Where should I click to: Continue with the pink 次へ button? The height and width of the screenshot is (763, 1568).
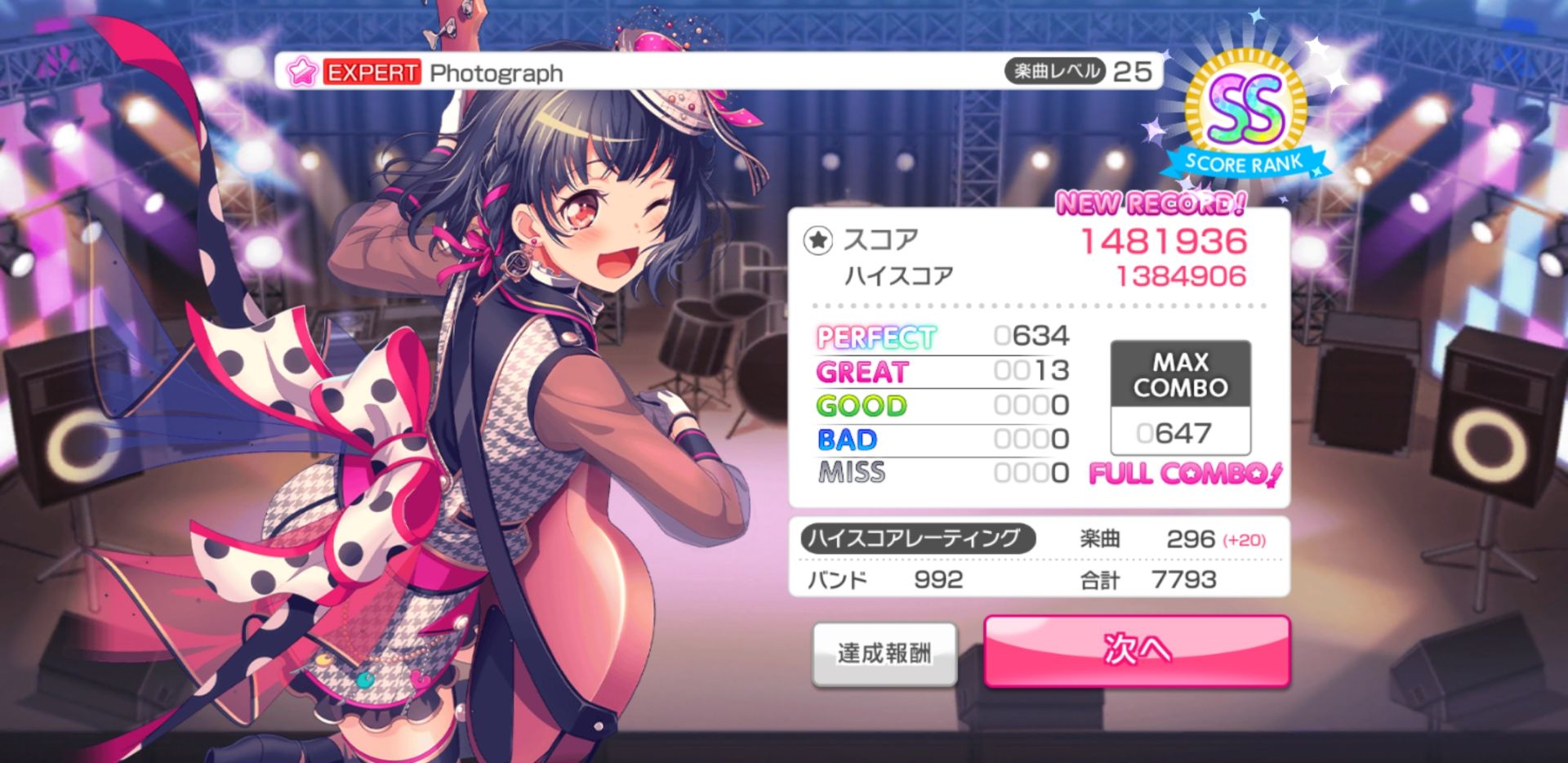point(1137,651)
